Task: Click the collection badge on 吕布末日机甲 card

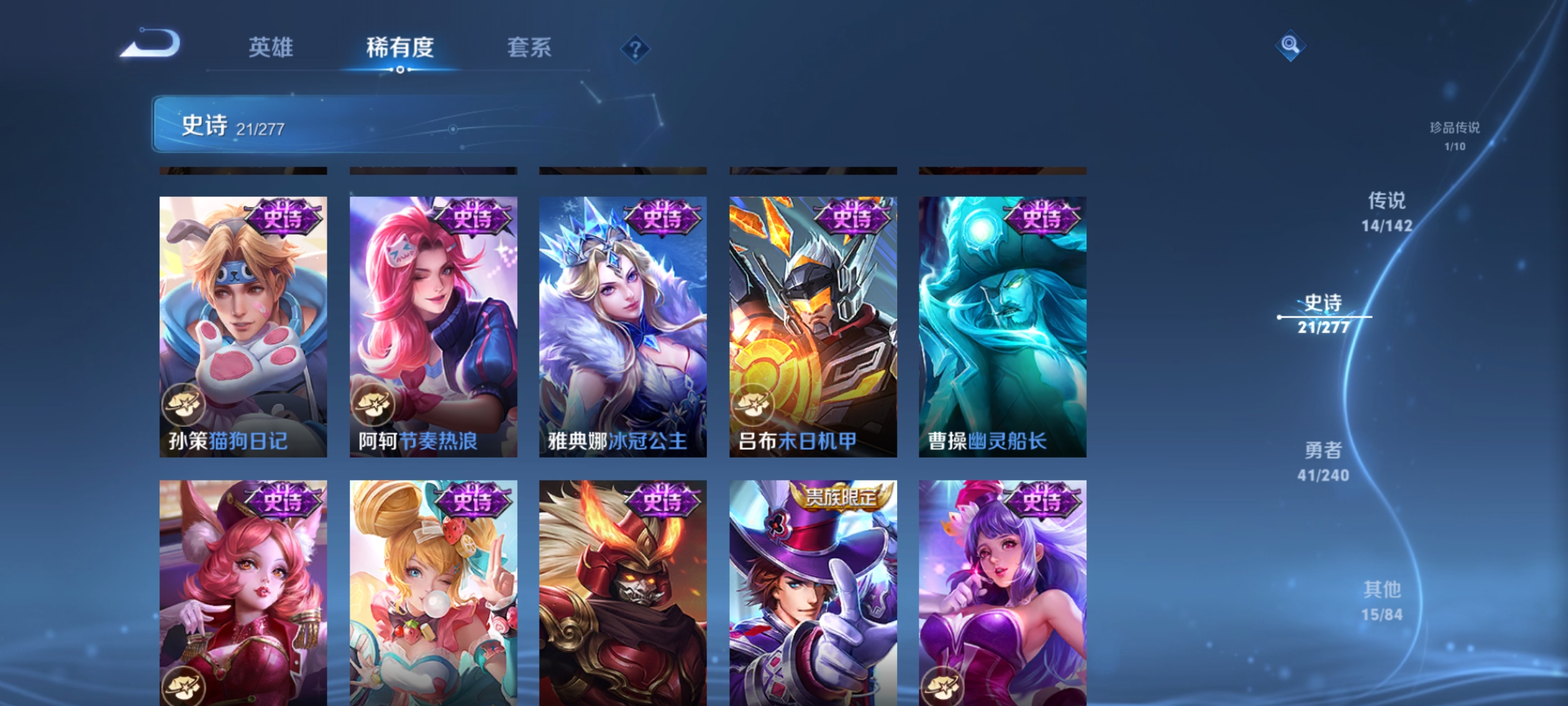Action: (753, 405)
